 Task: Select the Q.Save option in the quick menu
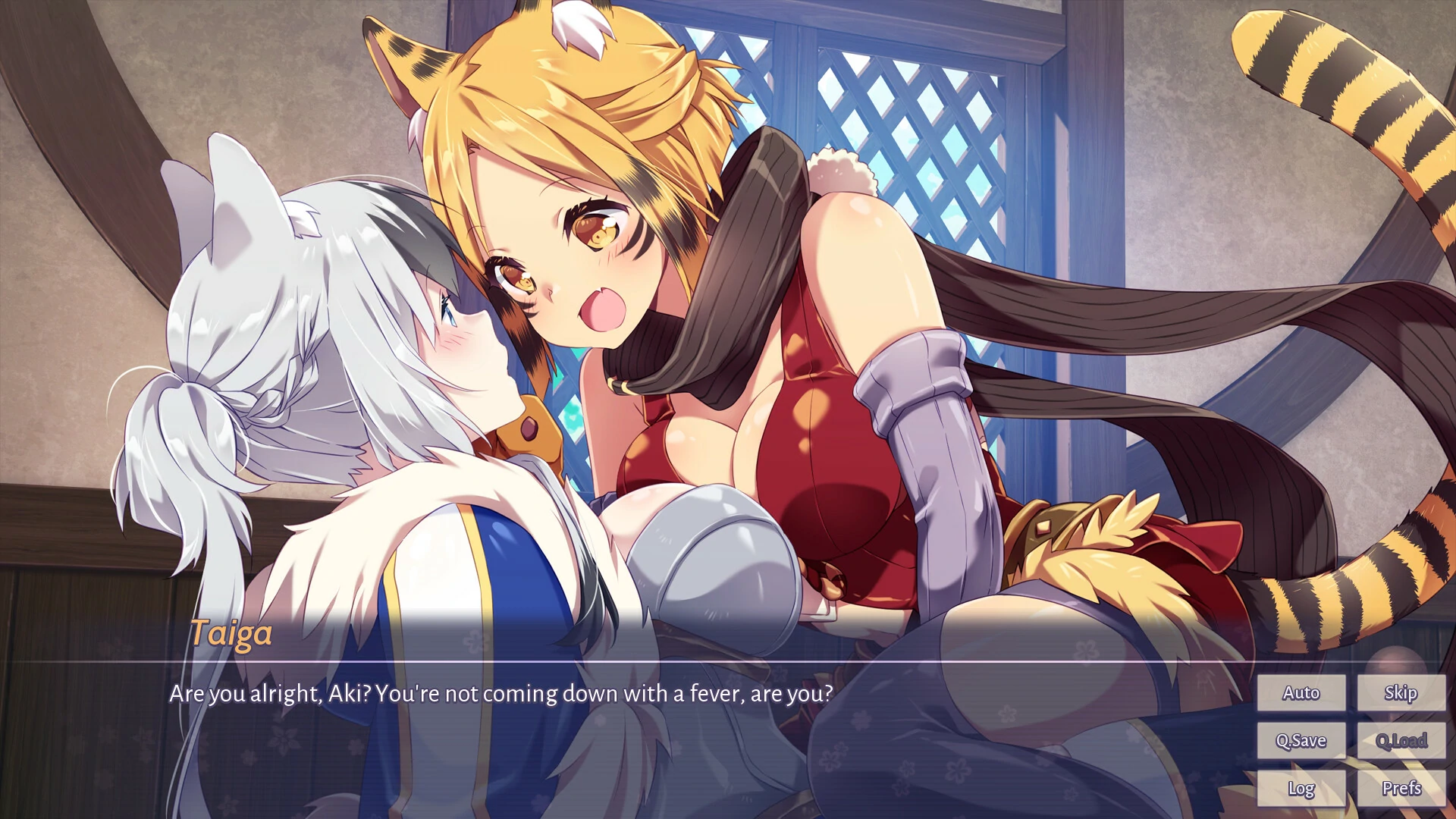pyautogui.click(x=1301, y=740)
